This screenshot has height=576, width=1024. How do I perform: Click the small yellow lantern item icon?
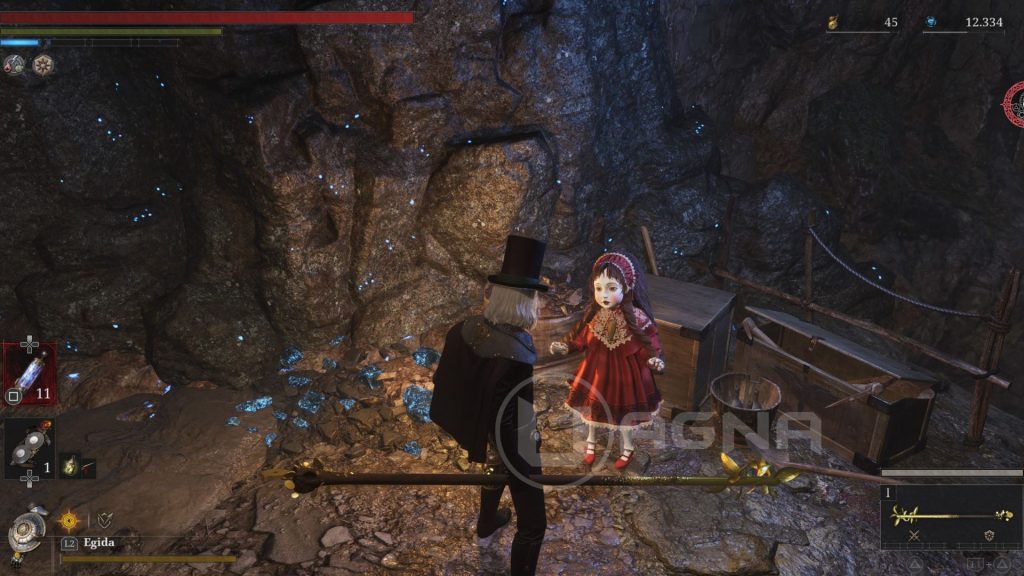[x=70, y=465]
